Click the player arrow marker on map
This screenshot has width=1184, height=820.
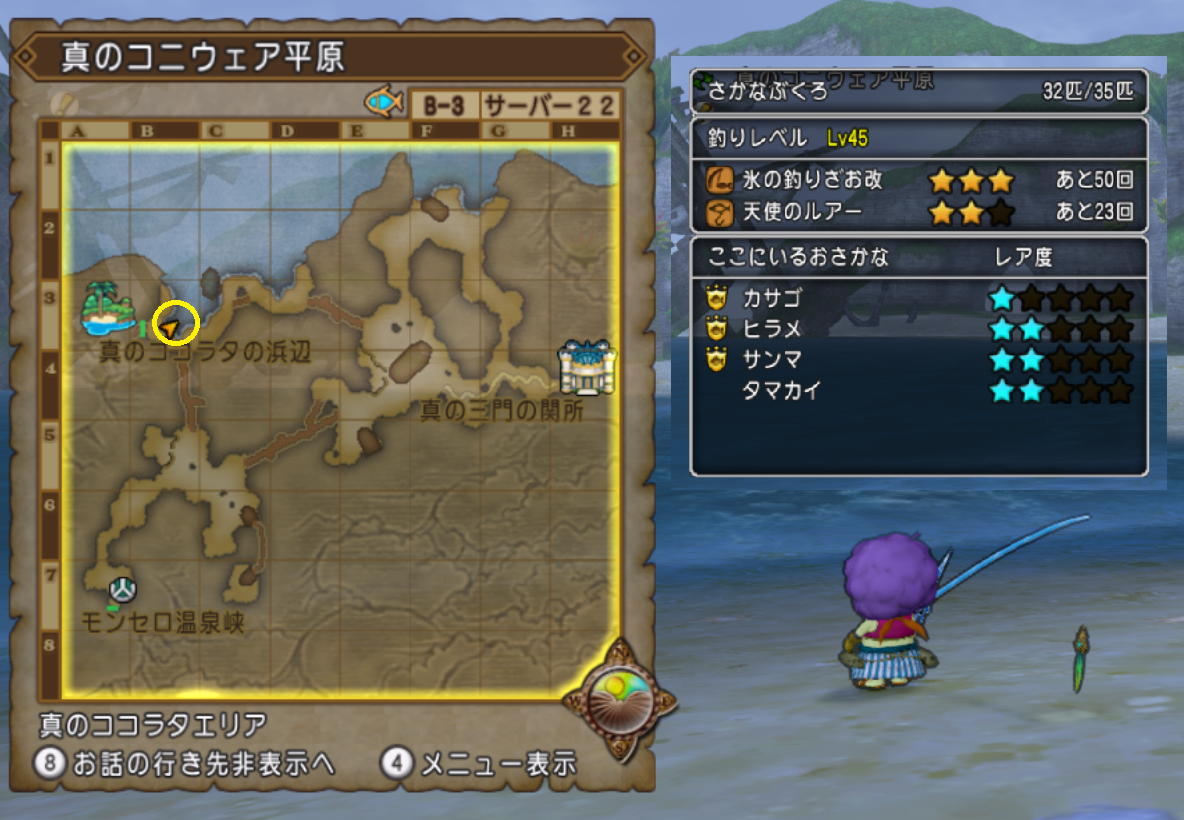coord(172,327)
